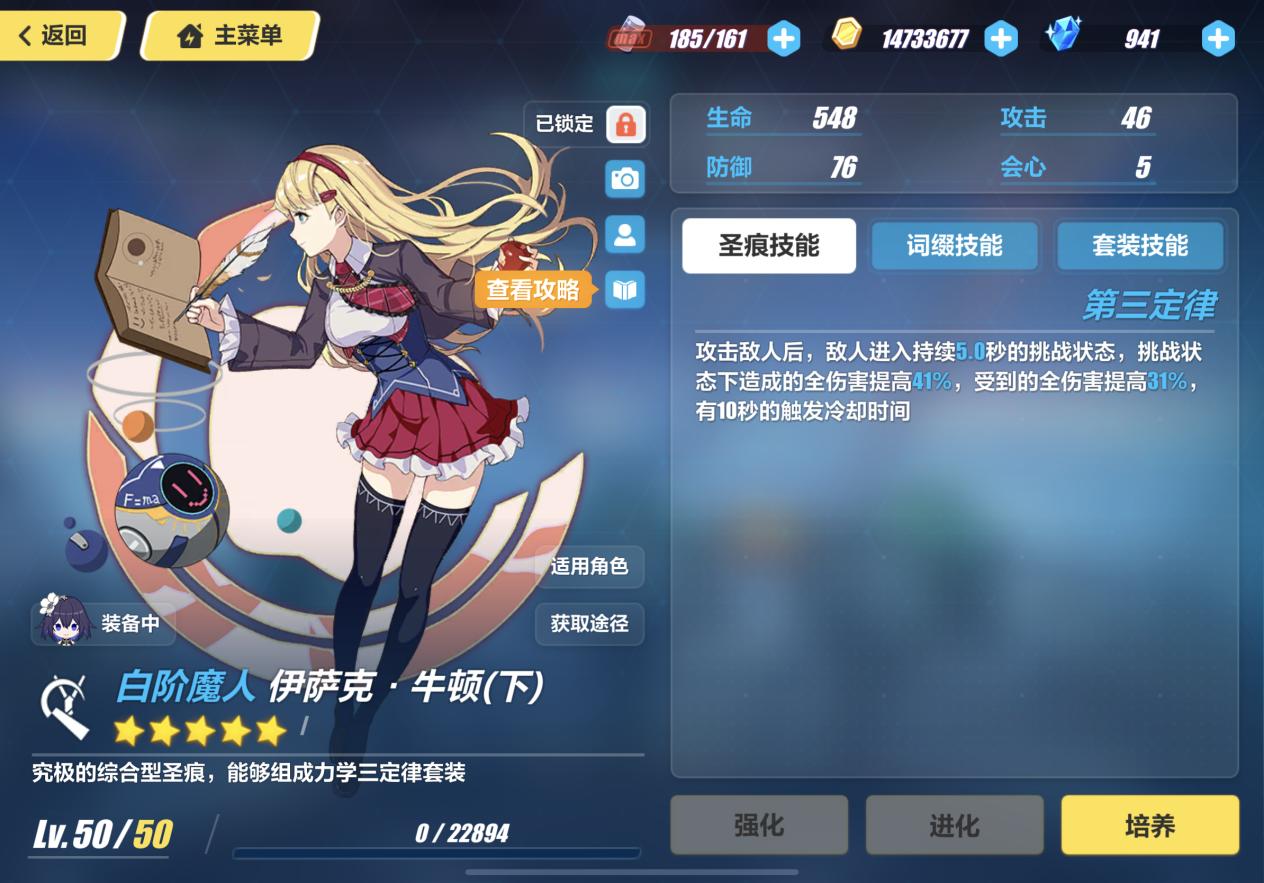The height and width of the screenshot is (883, 1264).
Task: Open the 主菜单 main menu
Action: [230, 36]
